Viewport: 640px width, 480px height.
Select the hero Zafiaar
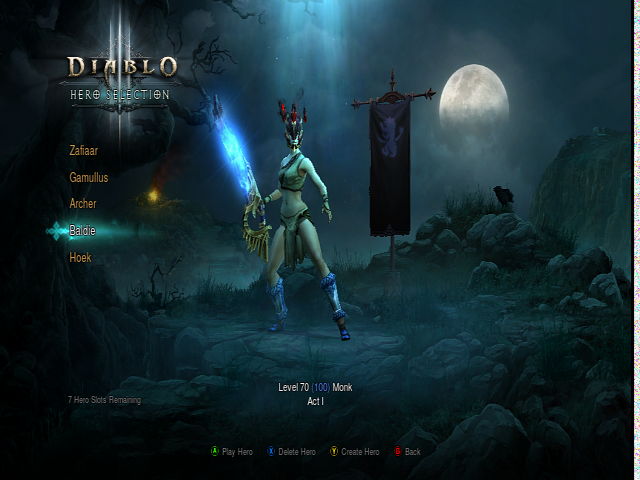tap(84, 151)
